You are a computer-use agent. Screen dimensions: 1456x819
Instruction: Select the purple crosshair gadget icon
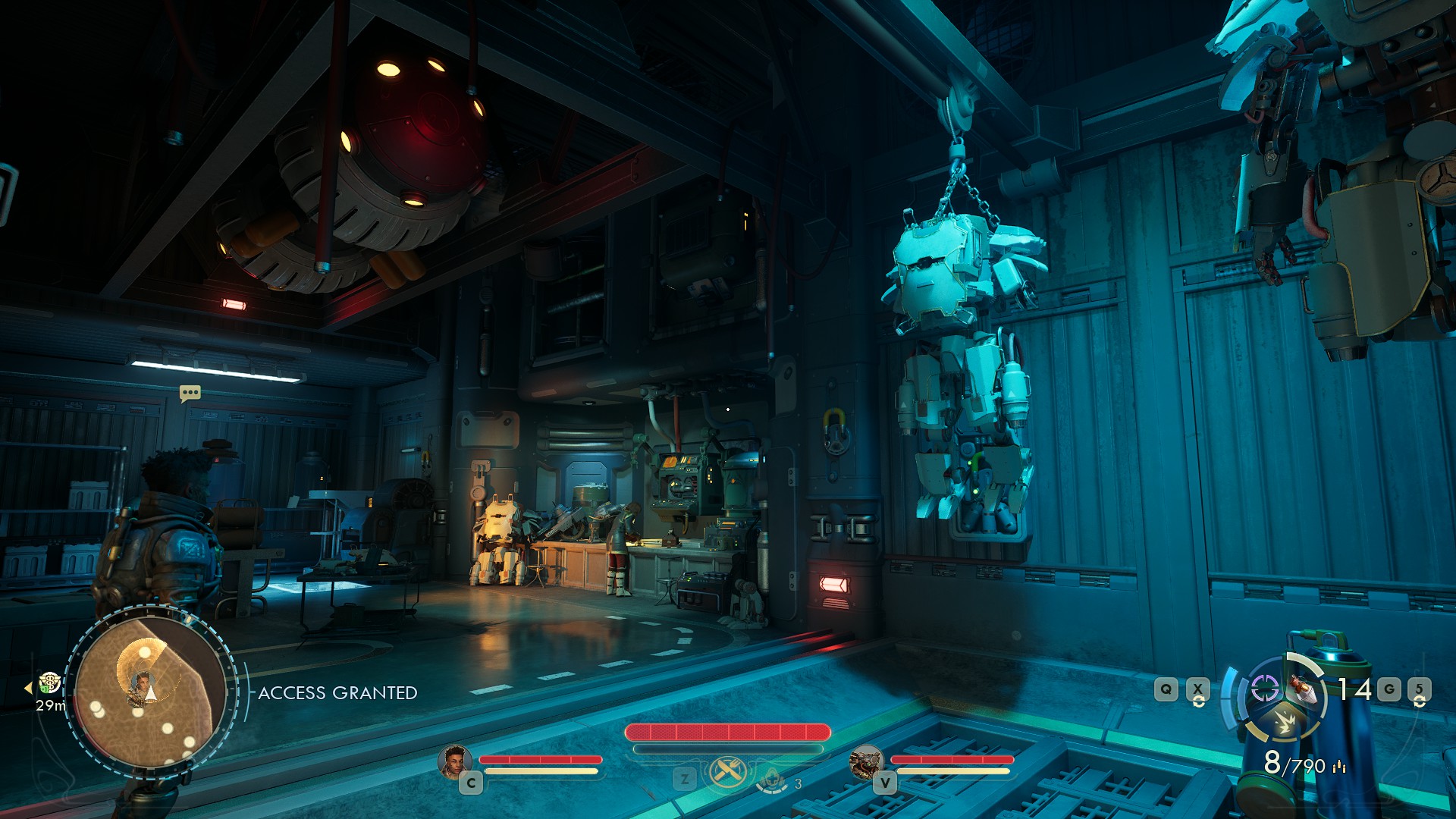tap(1264, 689)
